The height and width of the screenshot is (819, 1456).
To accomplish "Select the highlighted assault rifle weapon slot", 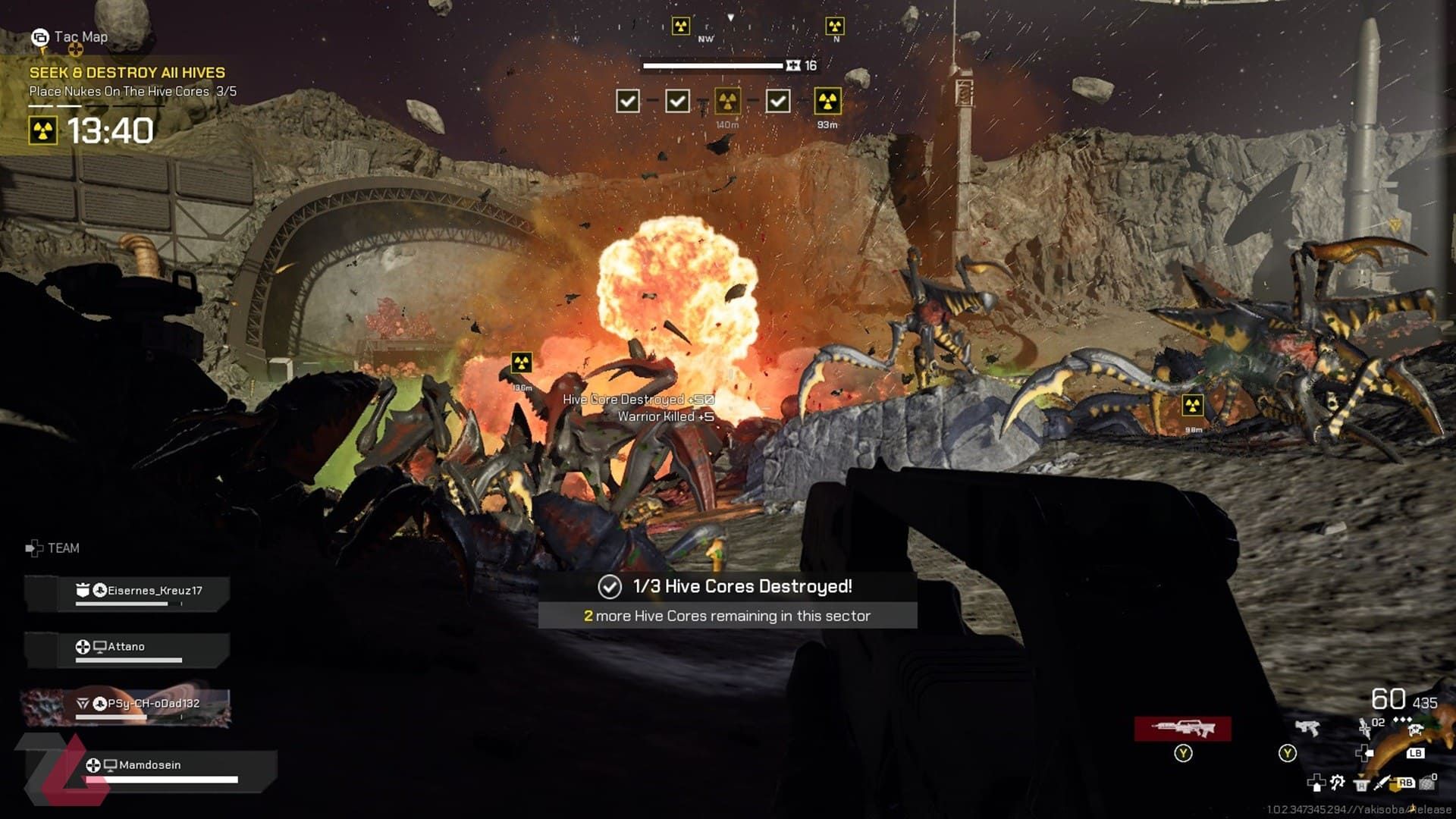I will (x=1182, y=729).
